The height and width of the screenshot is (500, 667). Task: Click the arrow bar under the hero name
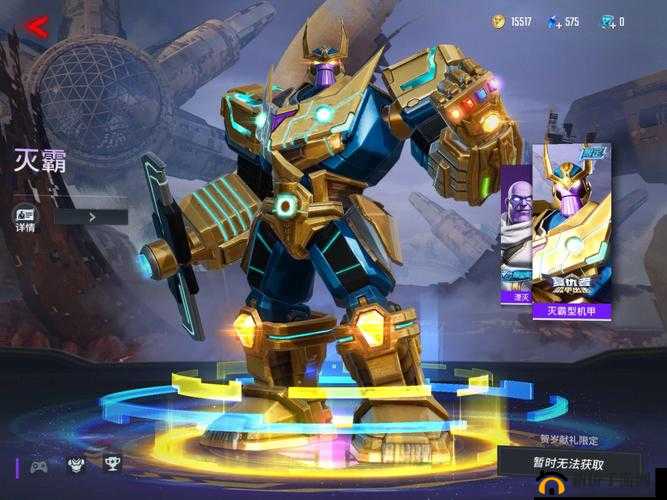[x=91, y=215]
